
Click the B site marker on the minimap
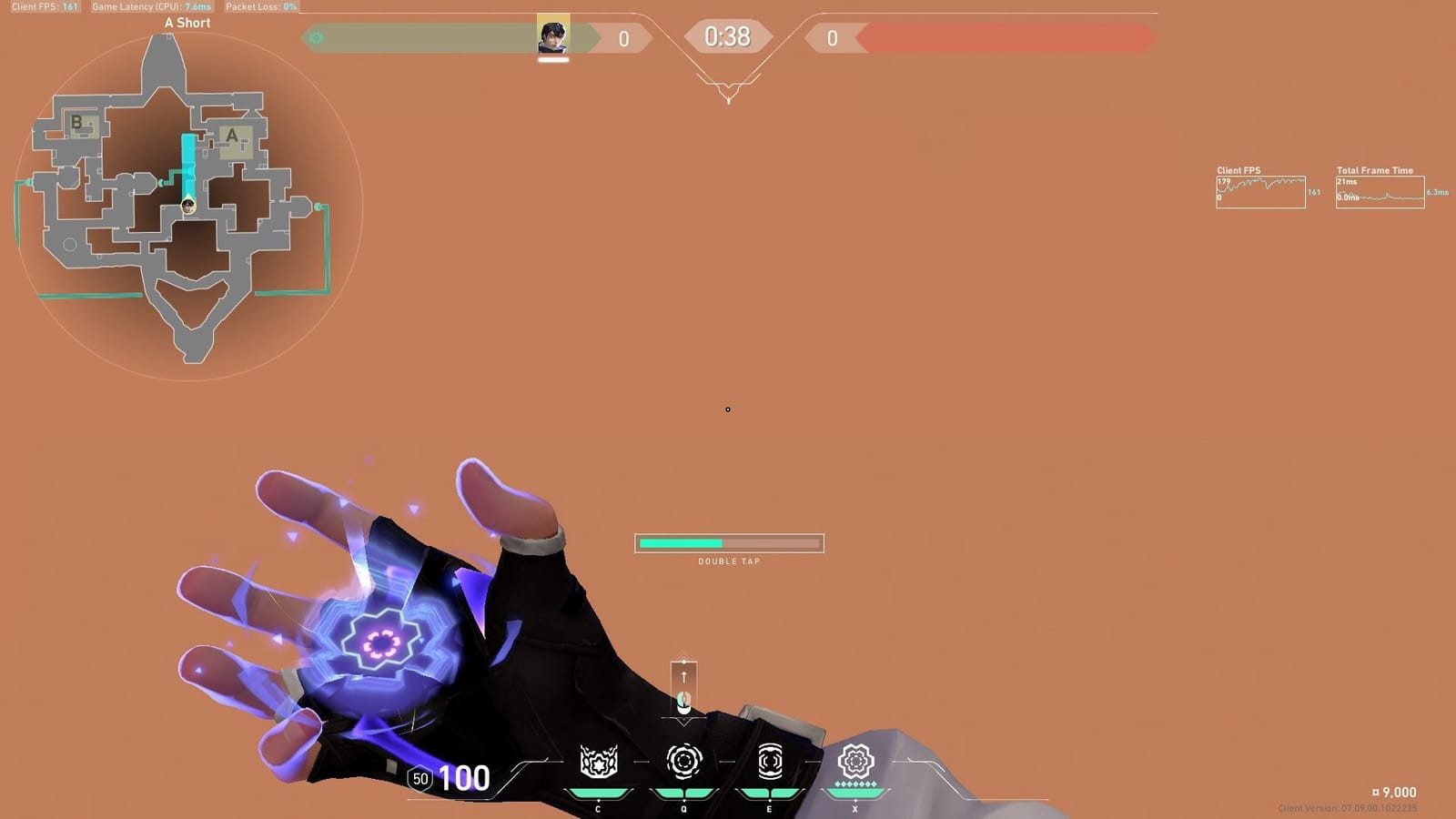click(x=78, y=121)
